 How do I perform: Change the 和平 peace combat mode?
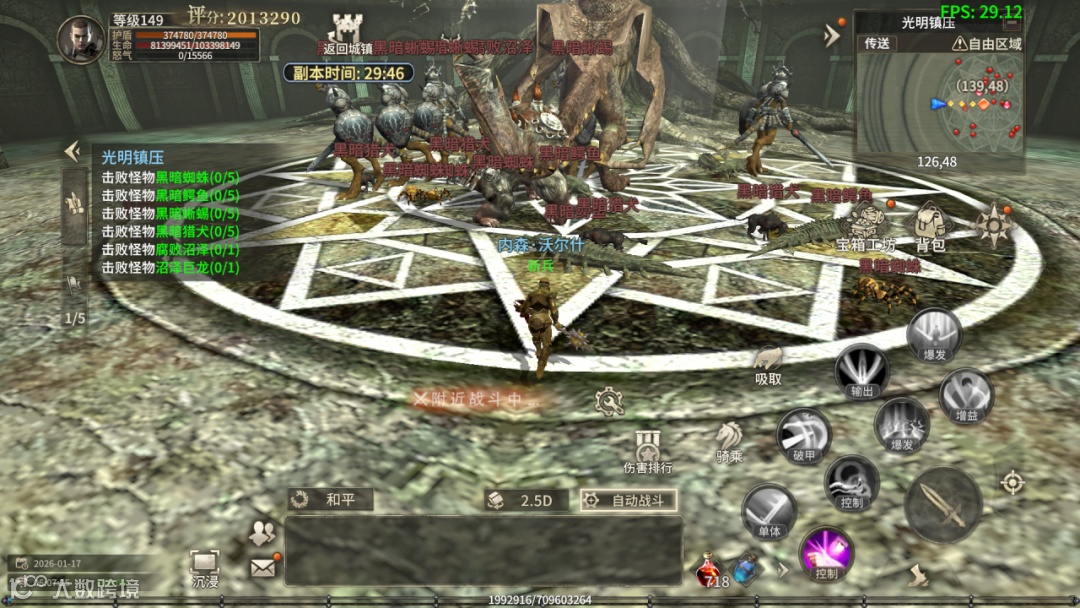coord(330,500)
